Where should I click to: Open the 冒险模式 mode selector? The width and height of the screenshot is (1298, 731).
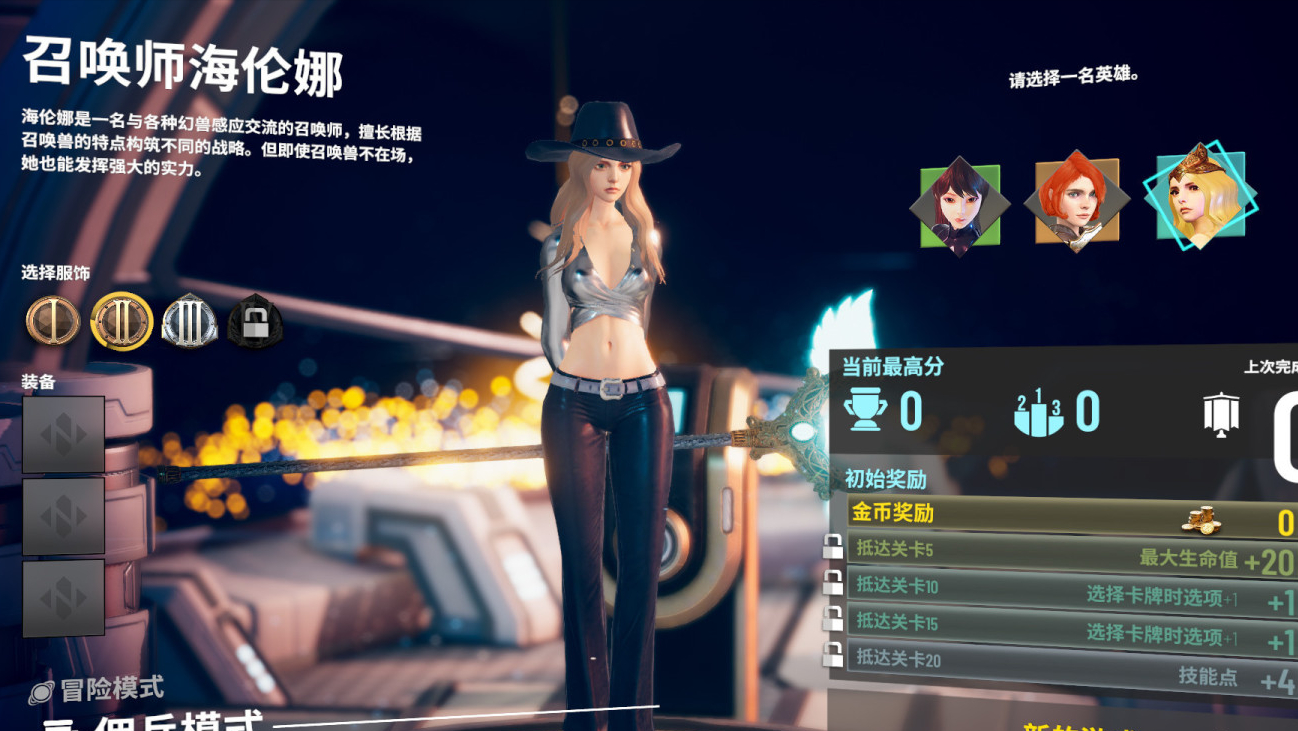click(98, 689)
